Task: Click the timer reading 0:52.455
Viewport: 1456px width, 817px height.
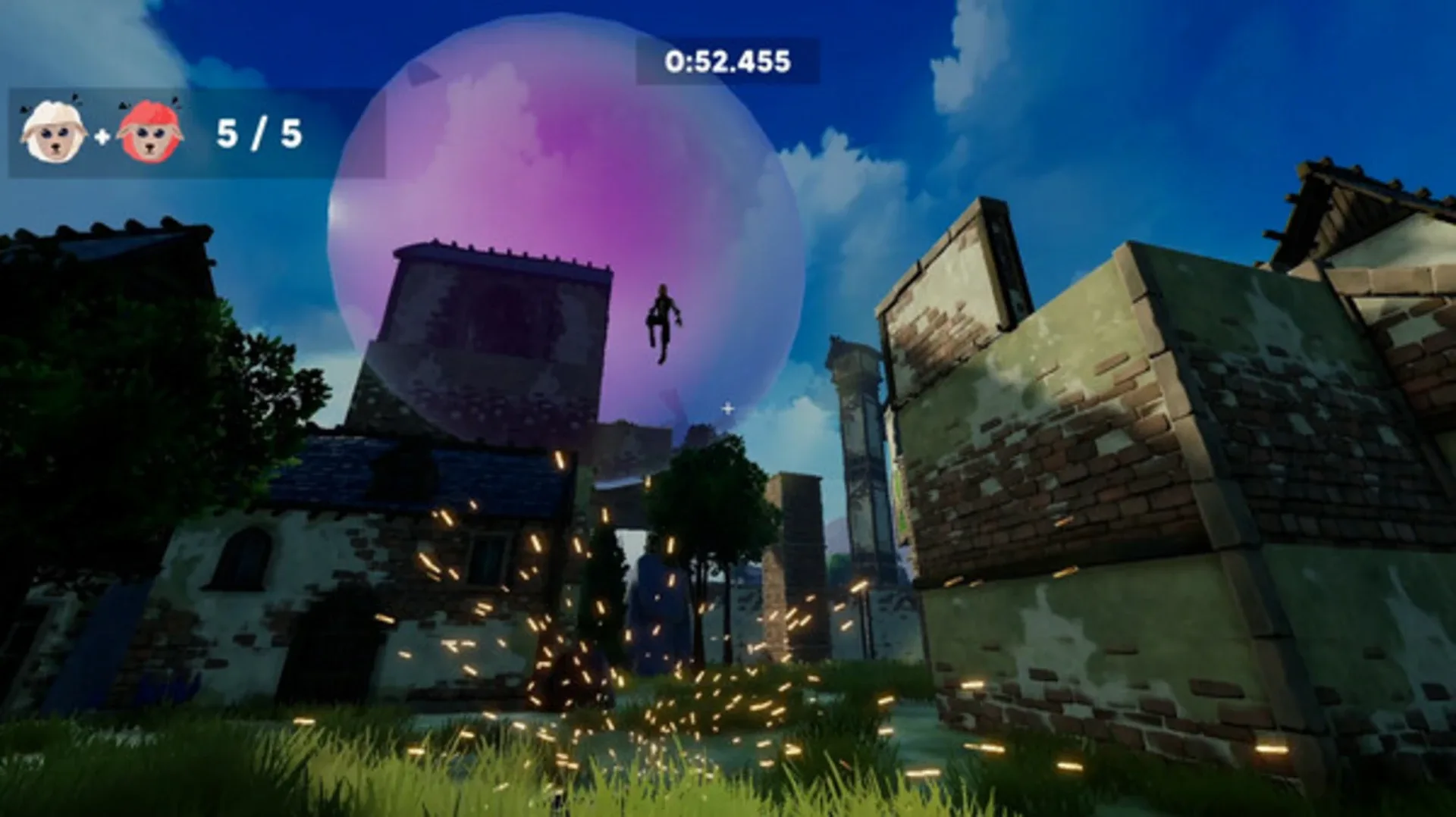Action: tap(726, 61)
